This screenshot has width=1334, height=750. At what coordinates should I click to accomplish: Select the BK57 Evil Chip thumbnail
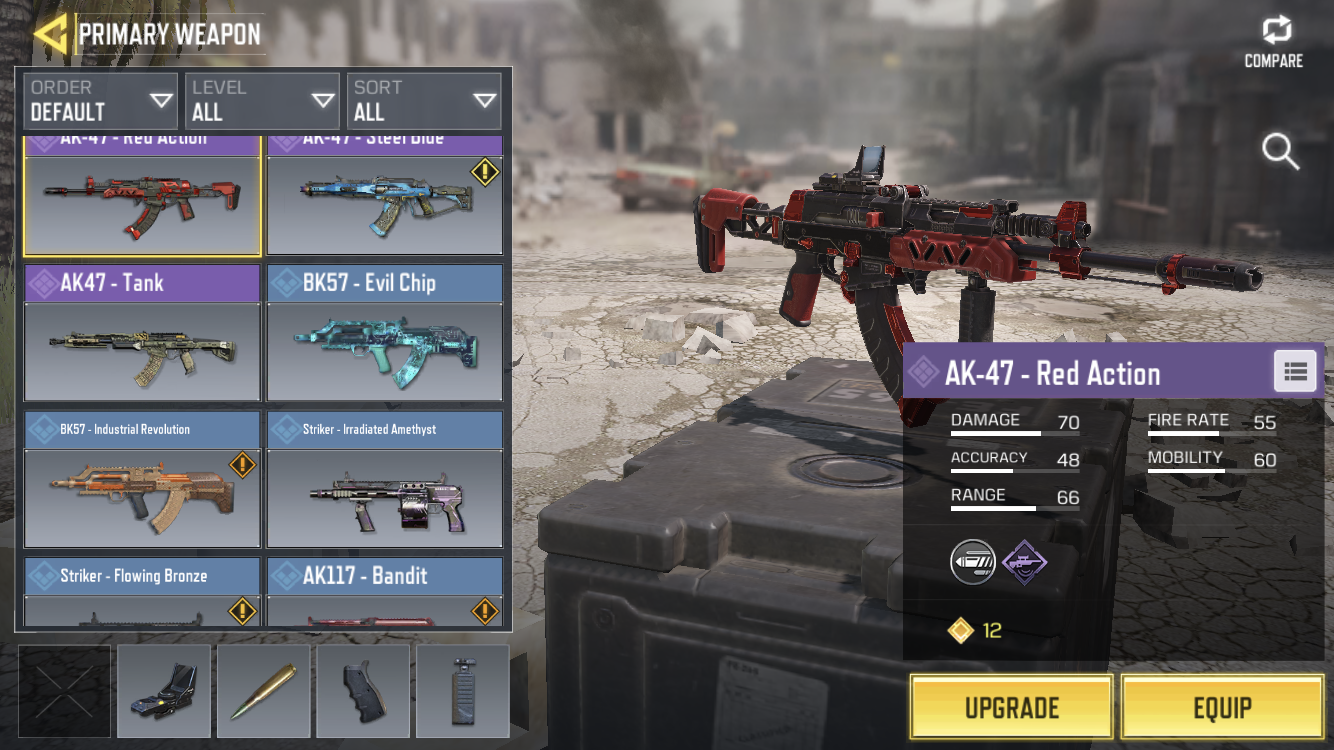(x=384, y=350)
